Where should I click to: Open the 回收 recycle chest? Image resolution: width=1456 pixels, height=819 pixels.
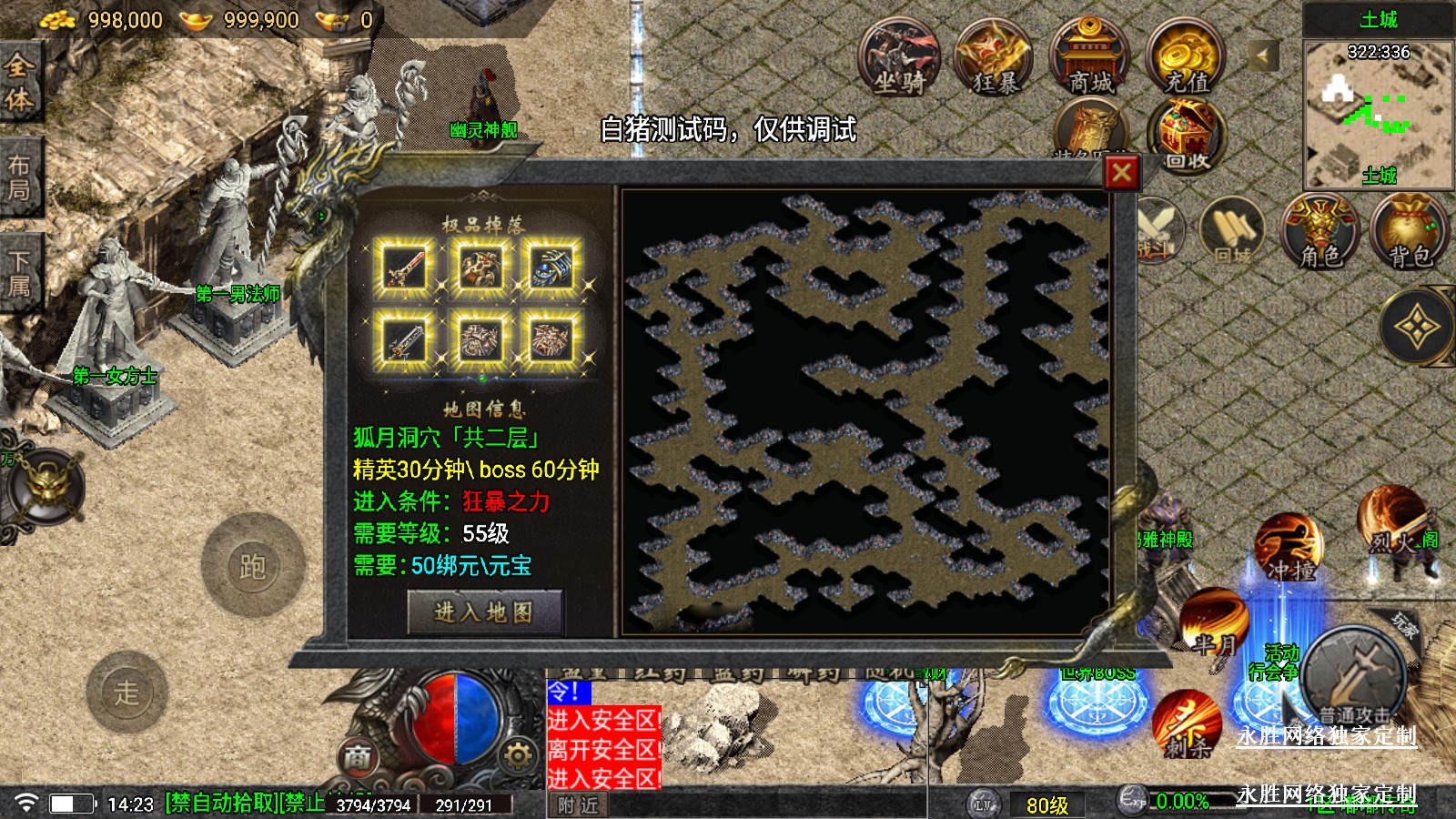[1187, 136]
